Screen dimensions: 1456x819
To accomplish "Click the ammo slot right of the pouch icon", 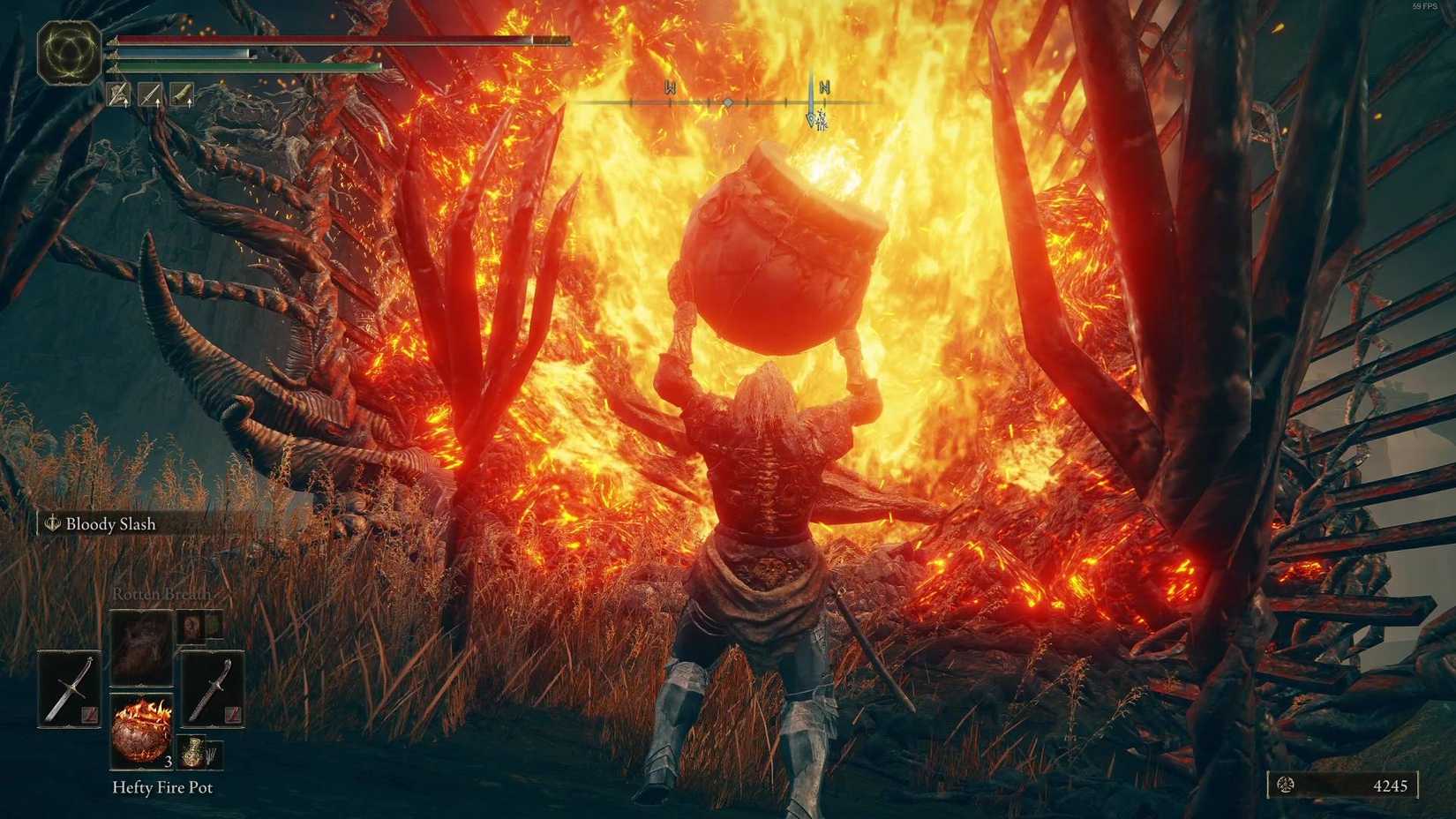I will coord(214,753).
